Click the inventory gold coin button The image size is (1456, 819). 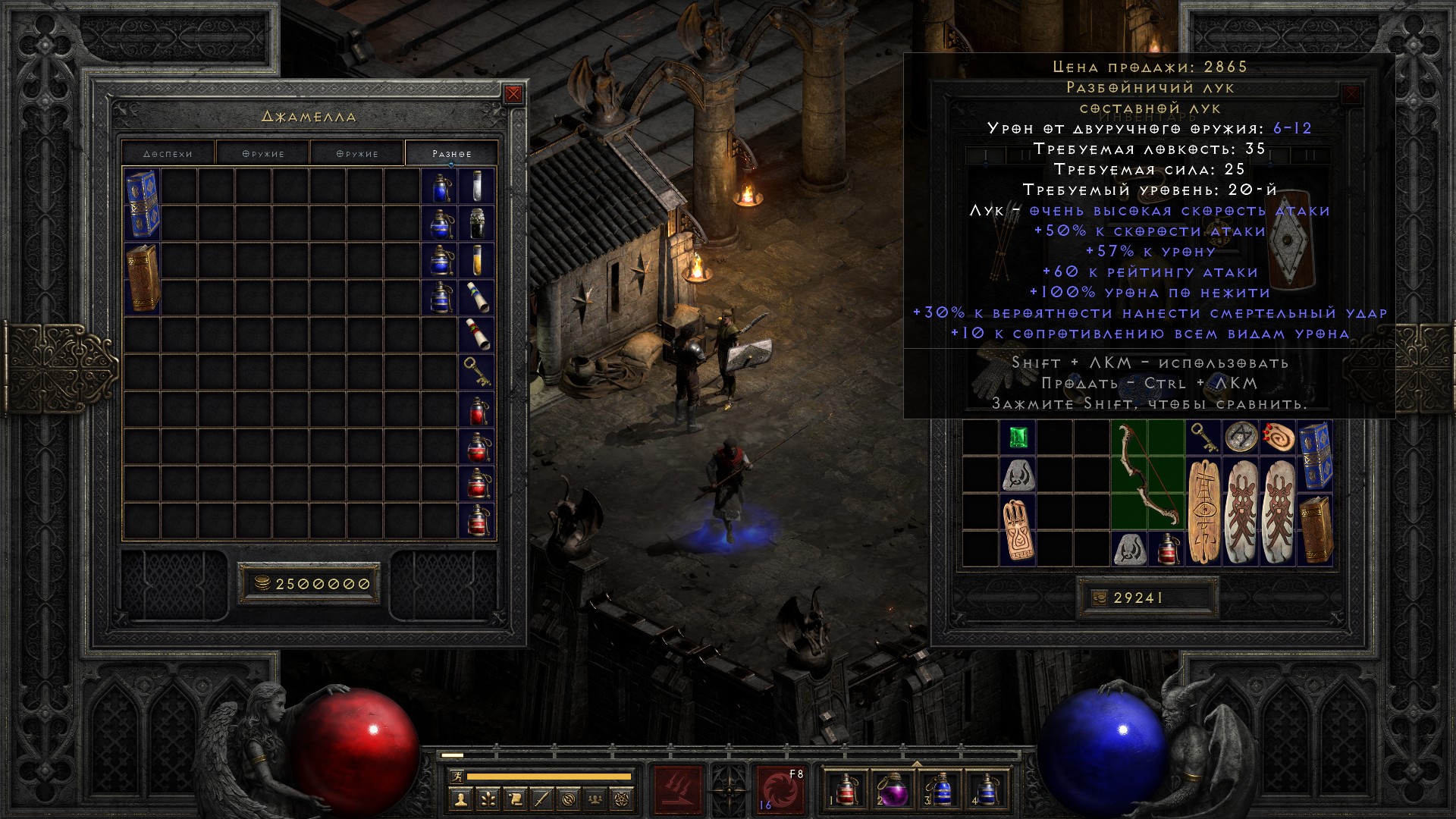point(1099,598)
